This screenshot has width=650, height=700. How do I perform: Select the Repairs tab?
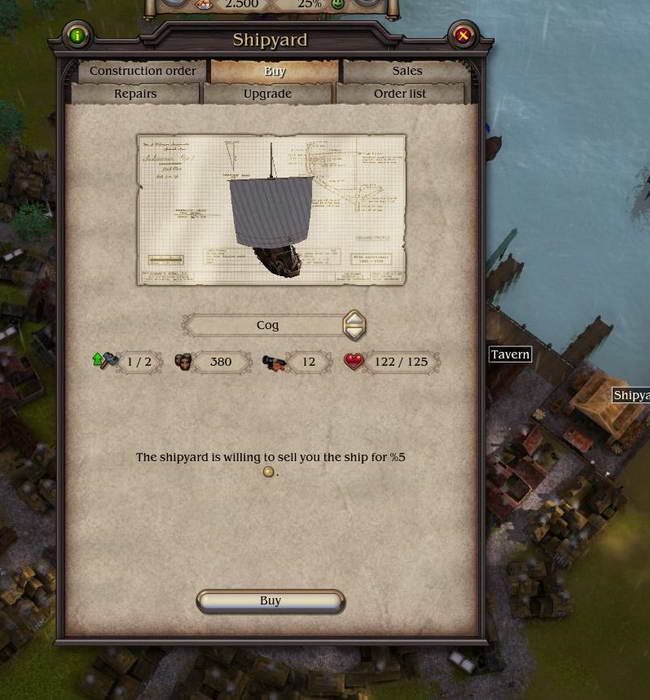tap(135, 94)
